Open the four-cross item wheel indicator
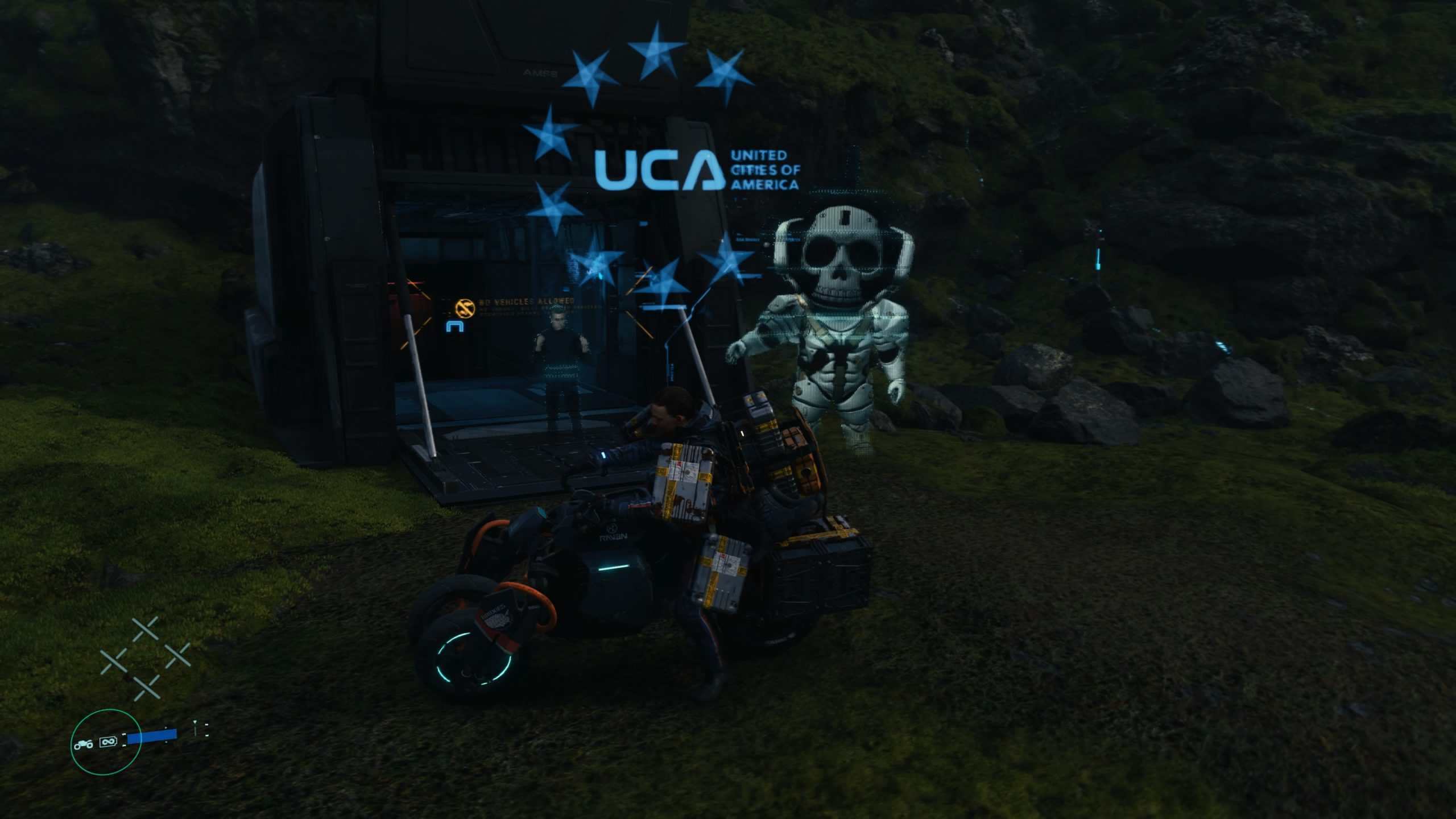This screenshot has height=819, width=1456. pyautogui.click(x=145, y=659)
